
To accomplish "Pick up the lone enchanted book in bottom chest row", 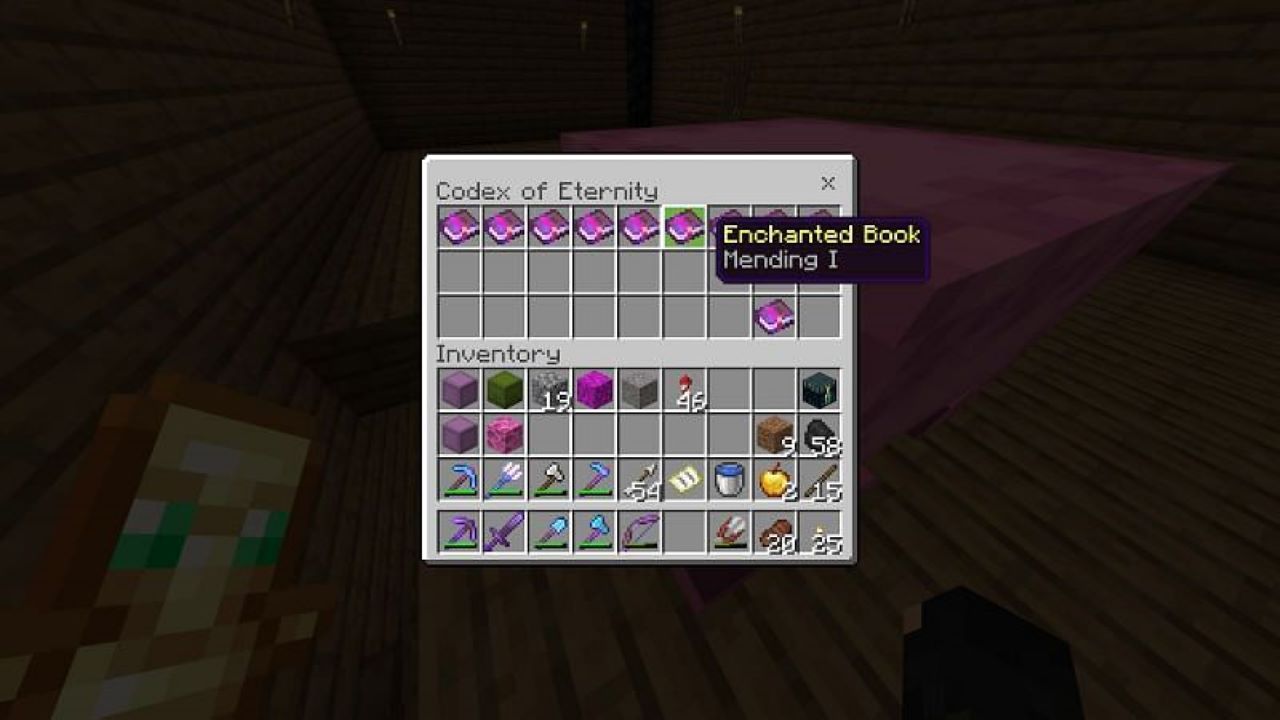I will [772, 313].
